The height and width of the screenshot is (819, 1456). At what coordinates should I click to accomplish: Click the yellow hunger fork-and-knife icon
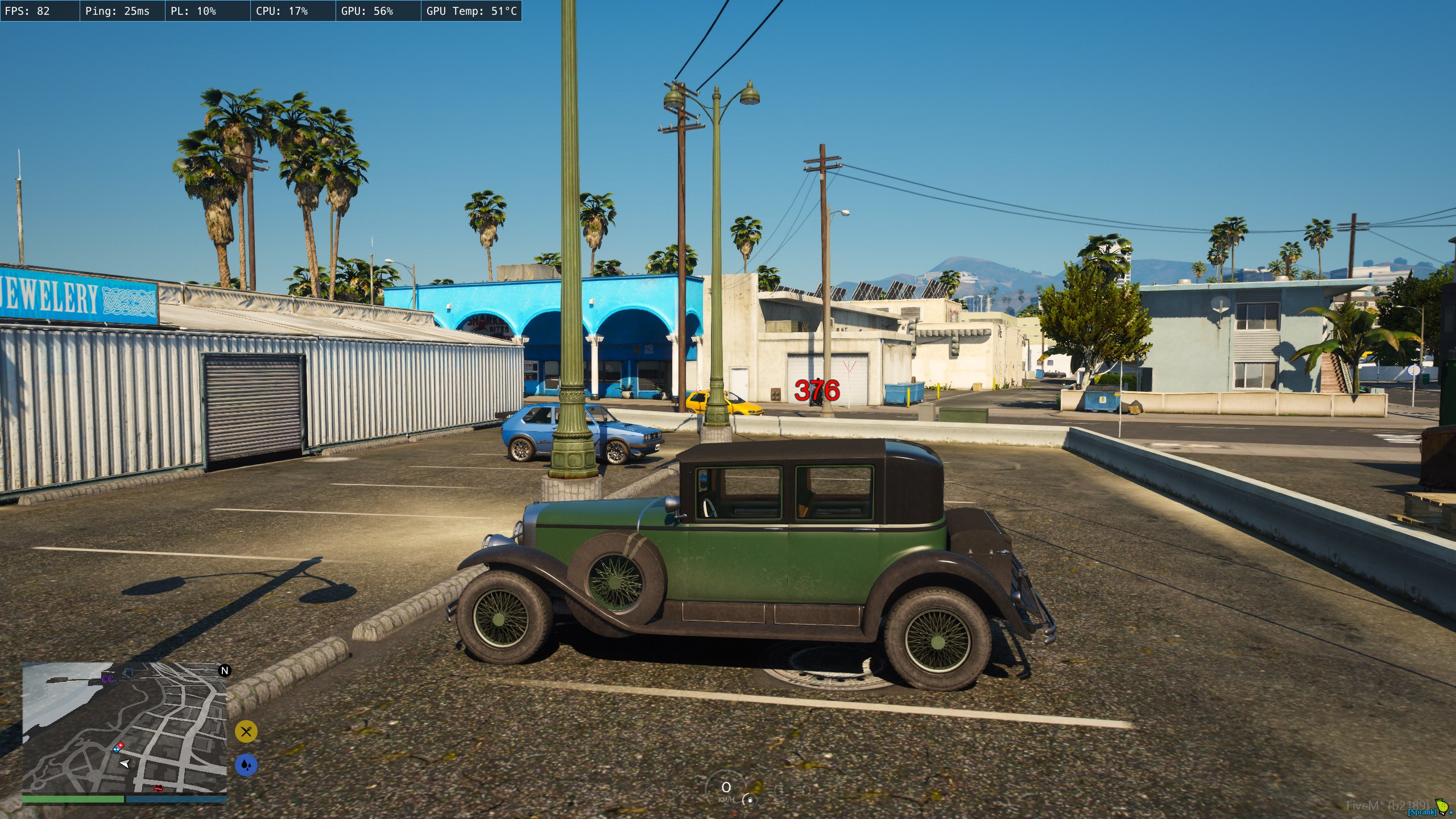[246, 731]
